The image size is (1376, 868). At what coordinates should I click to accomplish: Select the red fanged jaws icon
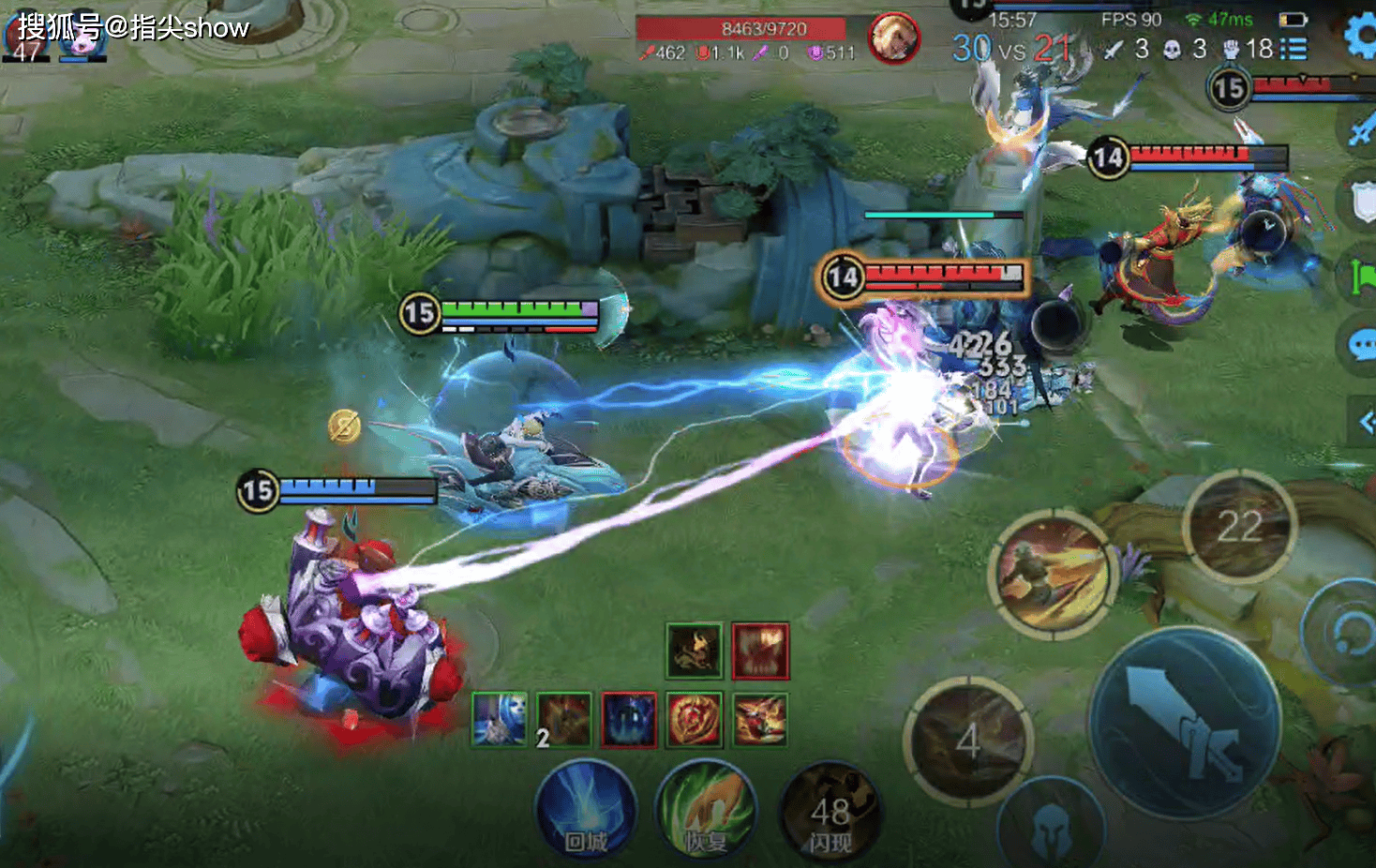(760, 651)
